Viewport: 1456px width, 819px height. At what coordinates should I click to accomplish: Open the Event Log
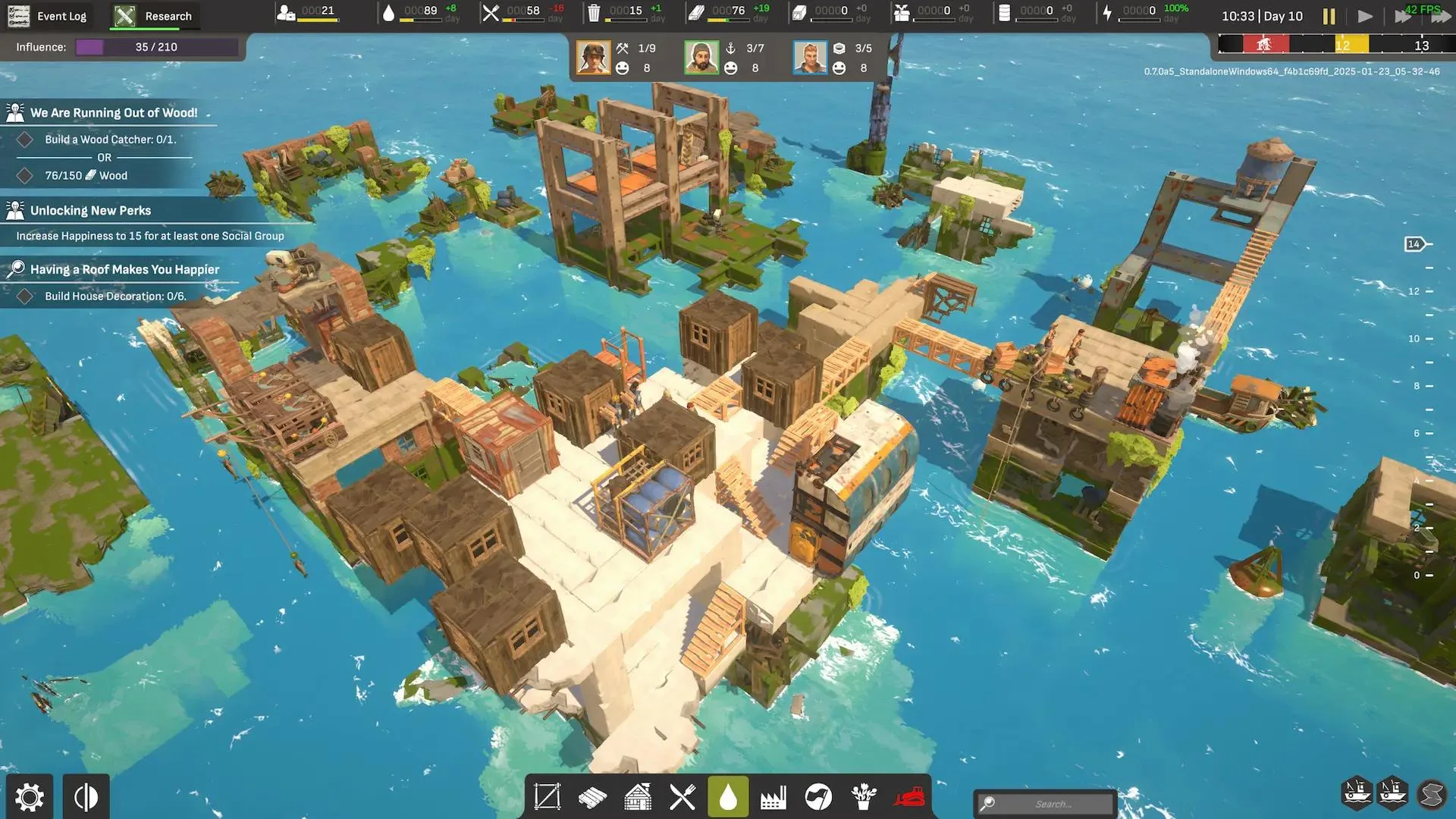tap(48, 16)
